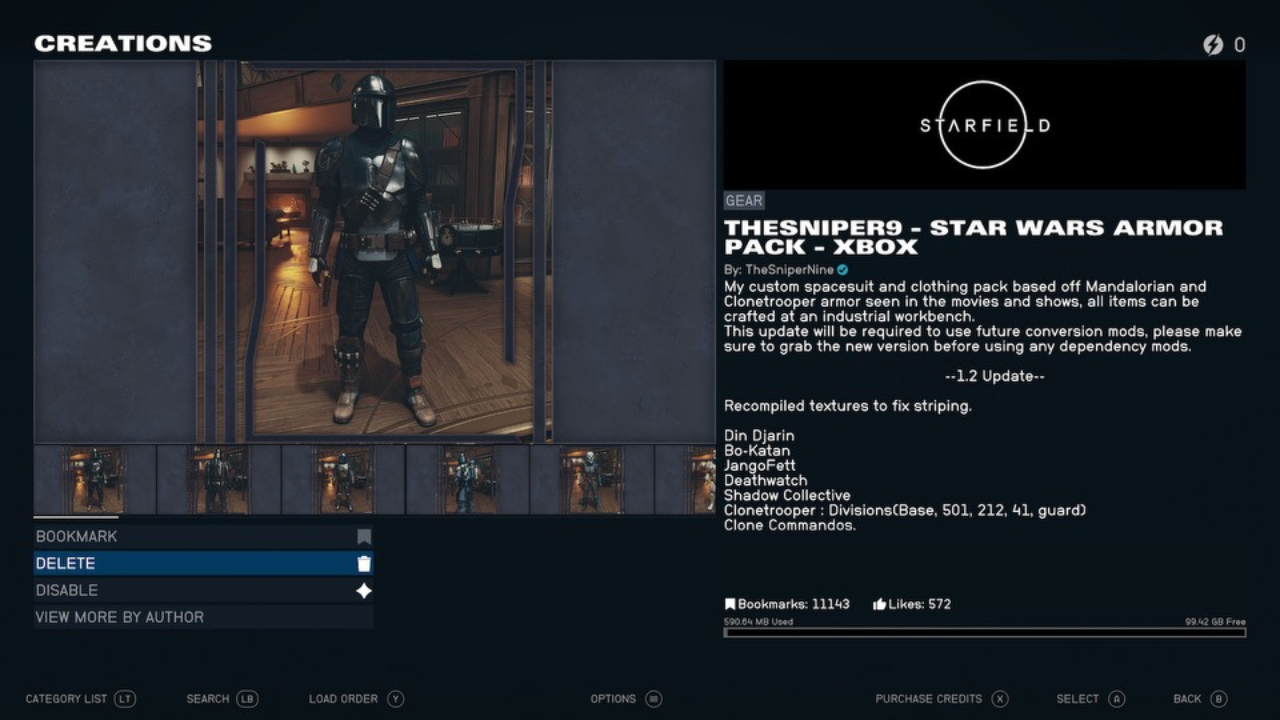Image resolution: width=1280 pixels, height=720 pixels.
Task: Click the Purchase Credits button
Action: [x=930, y=699]
